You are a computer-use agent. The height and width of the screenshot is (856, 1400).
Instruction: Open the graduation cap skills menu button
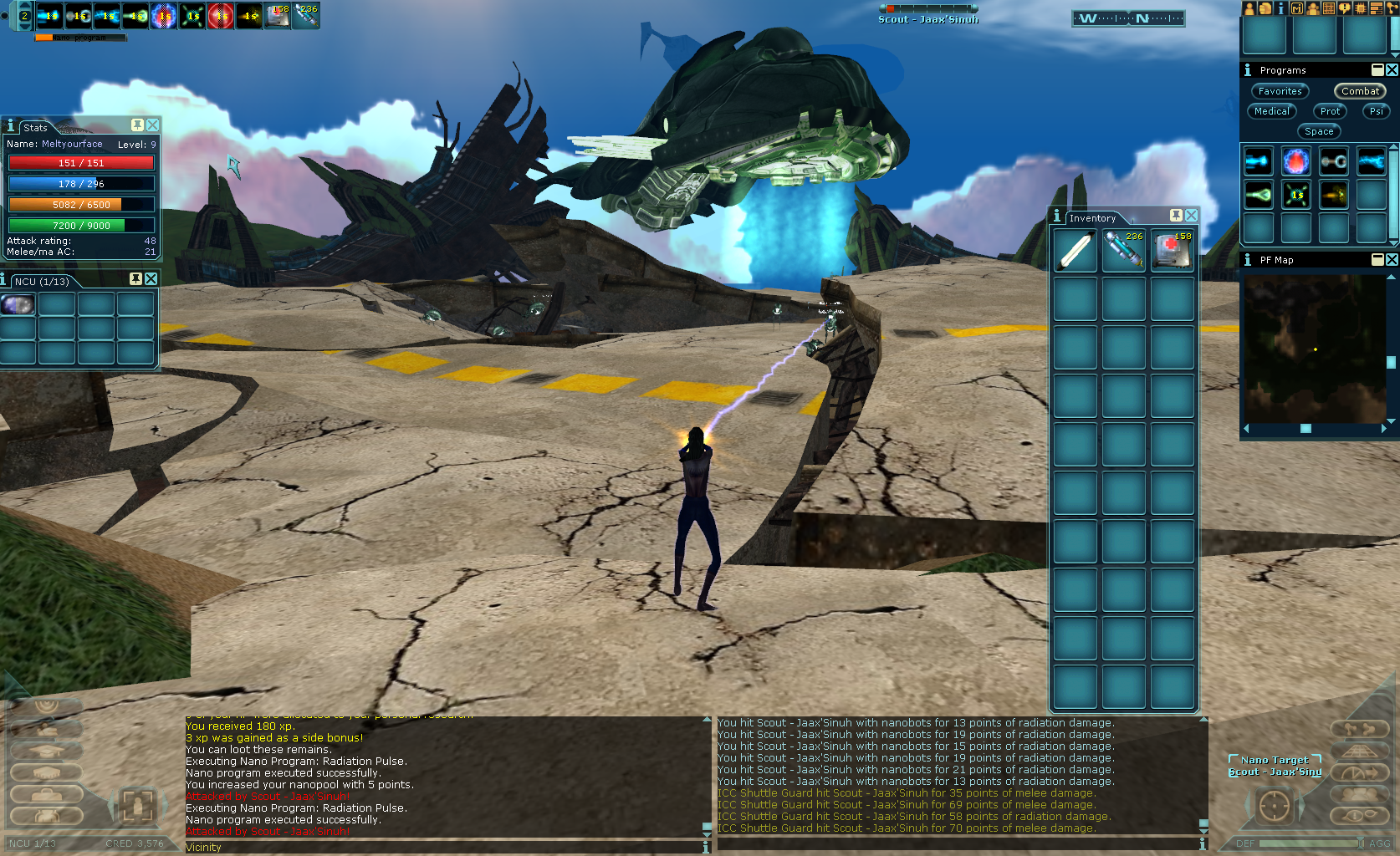pyautogui.click(x=46, y=751)
